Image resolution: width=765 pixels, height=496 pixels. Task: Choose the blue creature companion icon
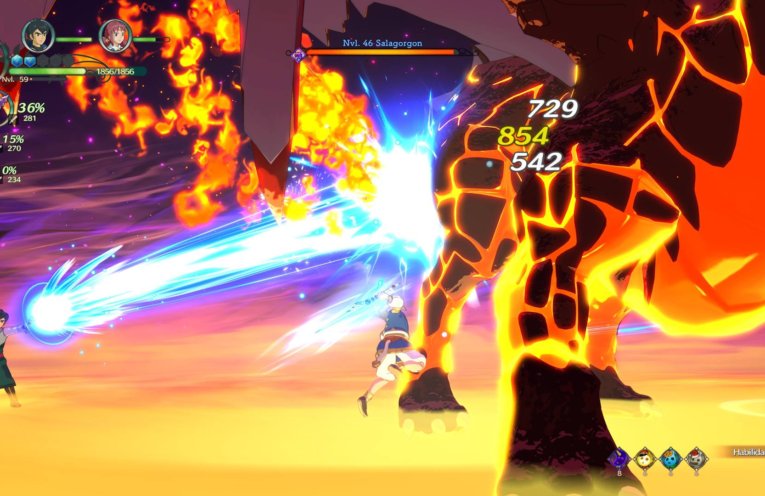pyautogui.click(x=671, y=459)
